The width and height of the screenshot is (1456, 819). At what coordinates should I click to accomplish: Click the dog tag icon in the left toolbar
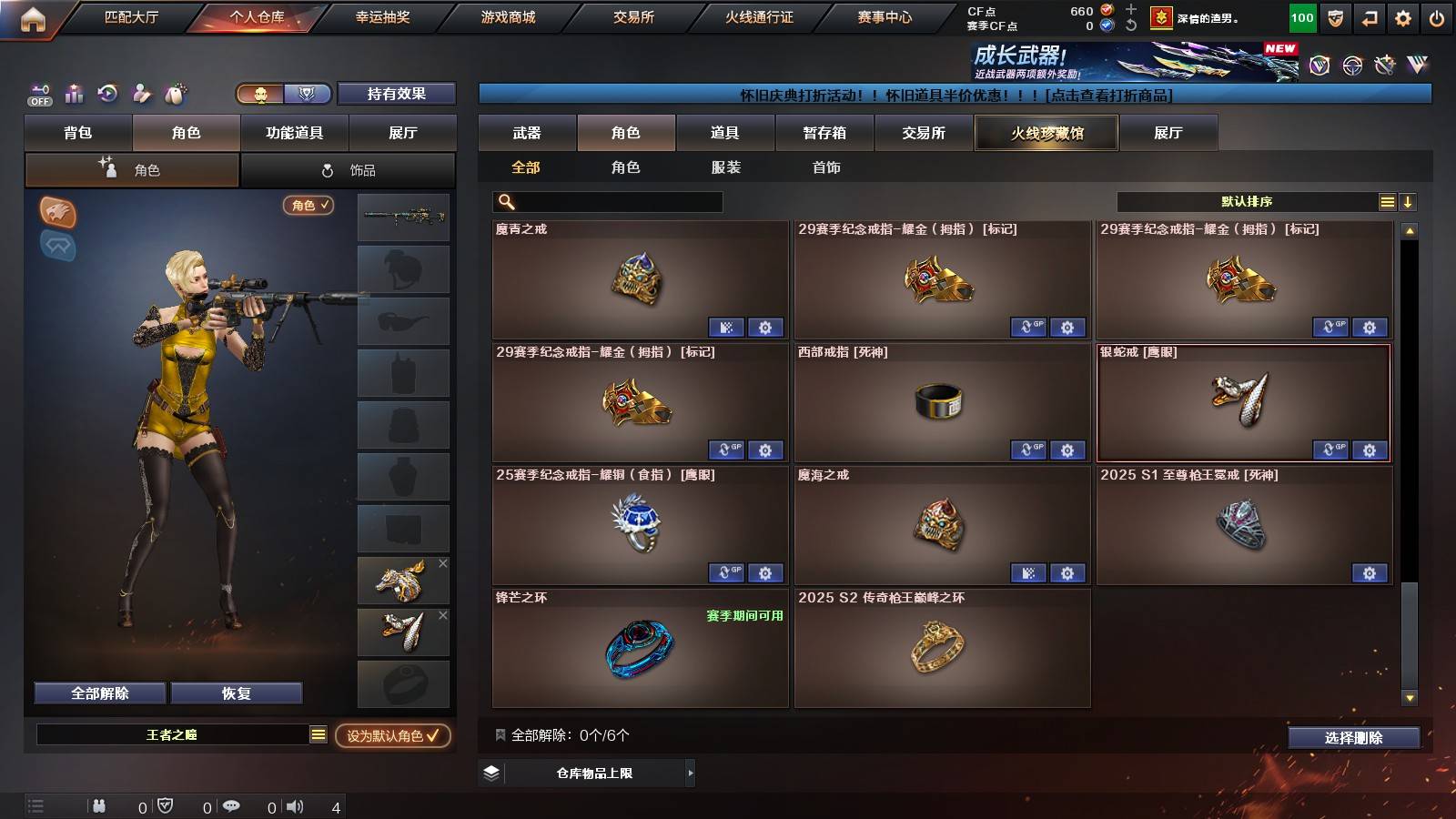[x=176, y=92]
